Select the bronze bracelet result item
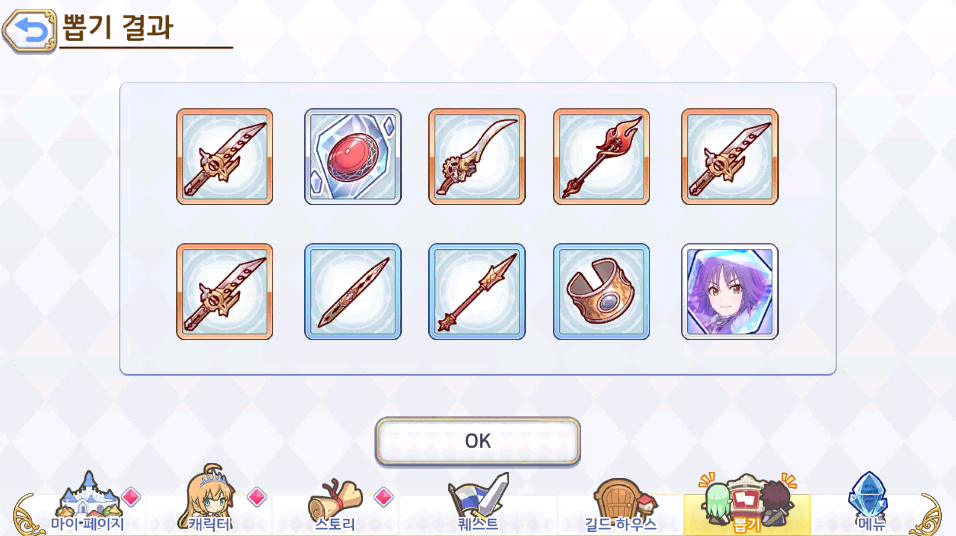Viewport: 956px width, 536px height. tap(601, 292)
